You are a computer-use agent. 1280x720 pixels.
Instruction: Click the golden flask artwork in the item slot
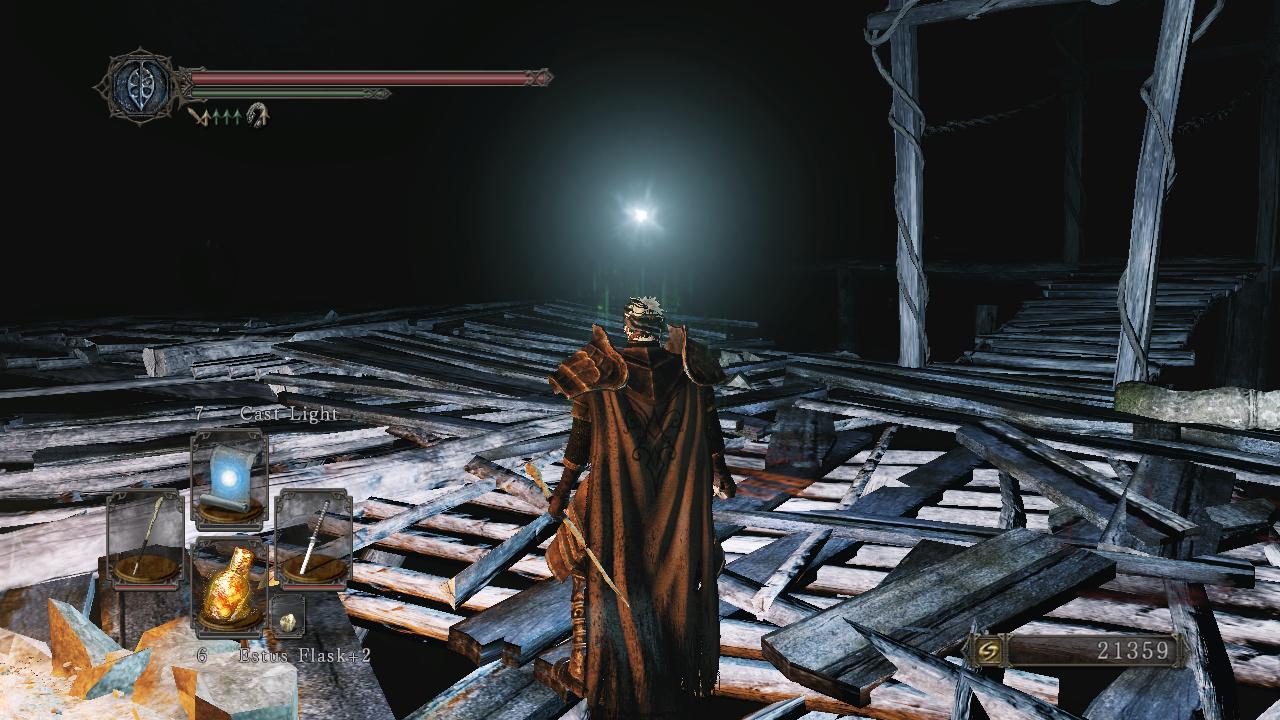point(232,583)
